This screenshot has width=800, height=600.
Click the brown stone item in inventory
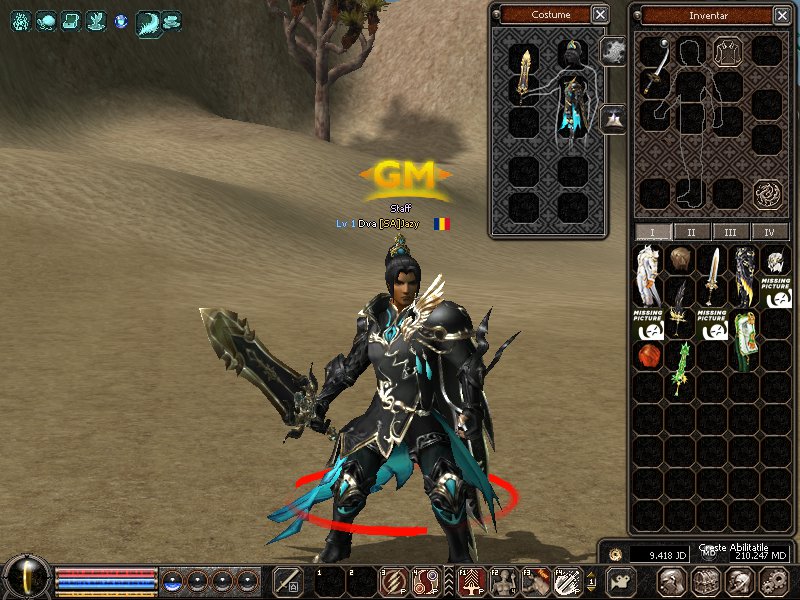pyautogui.click(x=680, y=260)
